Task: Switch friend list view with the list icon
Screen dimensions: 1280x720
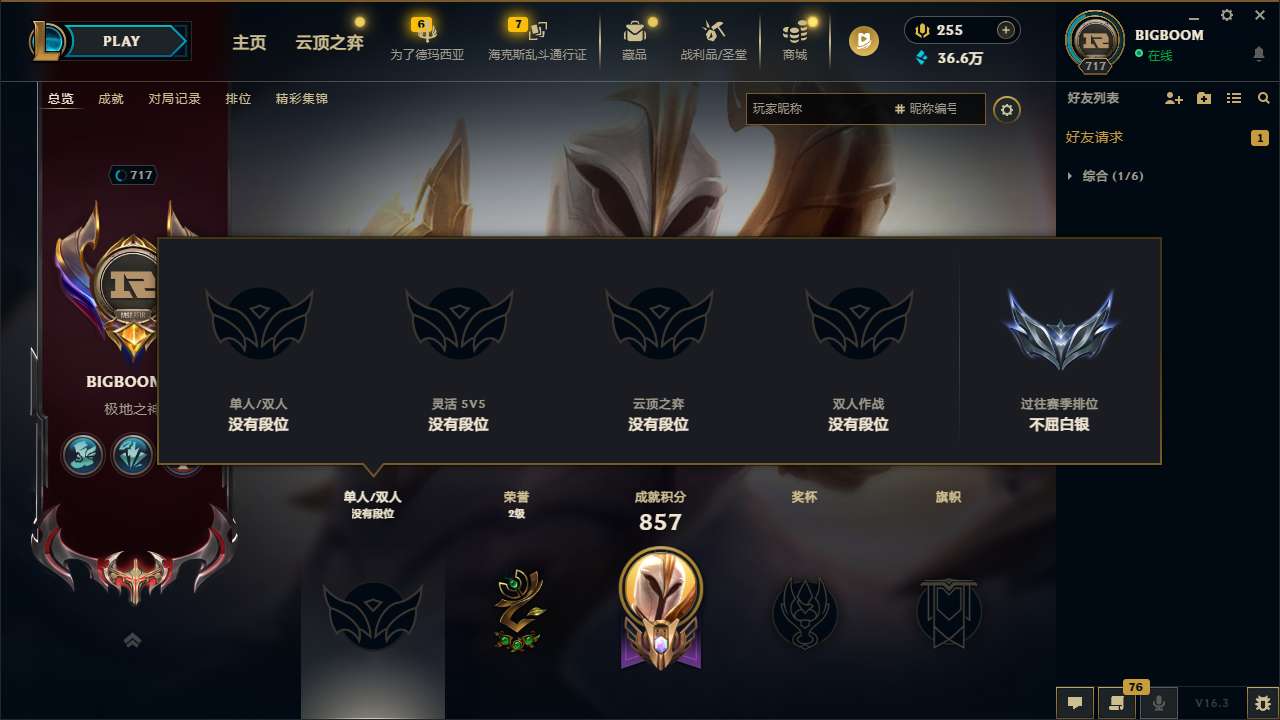Action: [x=1233, y=98]
